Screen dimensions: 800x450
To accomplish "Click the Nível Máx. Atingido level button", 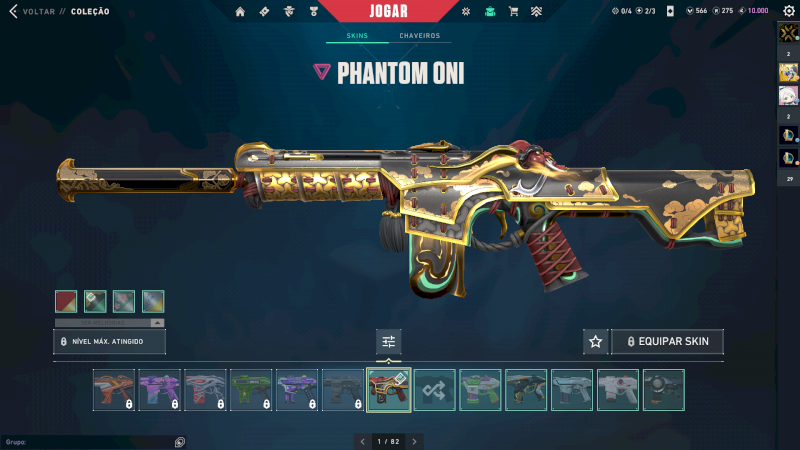I will pyautogui.click(x=109, y=342).
